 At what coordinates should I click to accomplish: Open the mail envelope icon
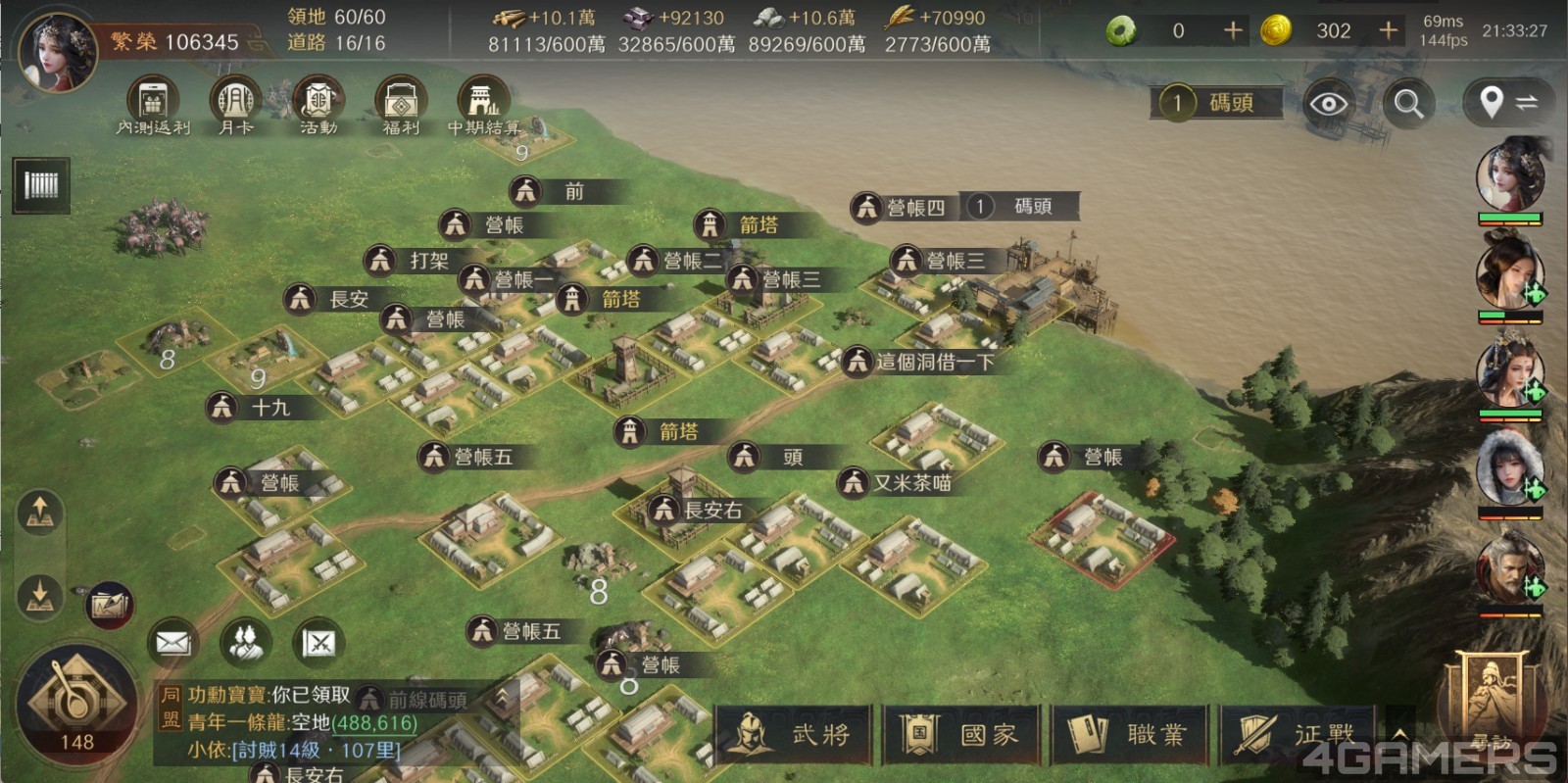tap(172, 643)
